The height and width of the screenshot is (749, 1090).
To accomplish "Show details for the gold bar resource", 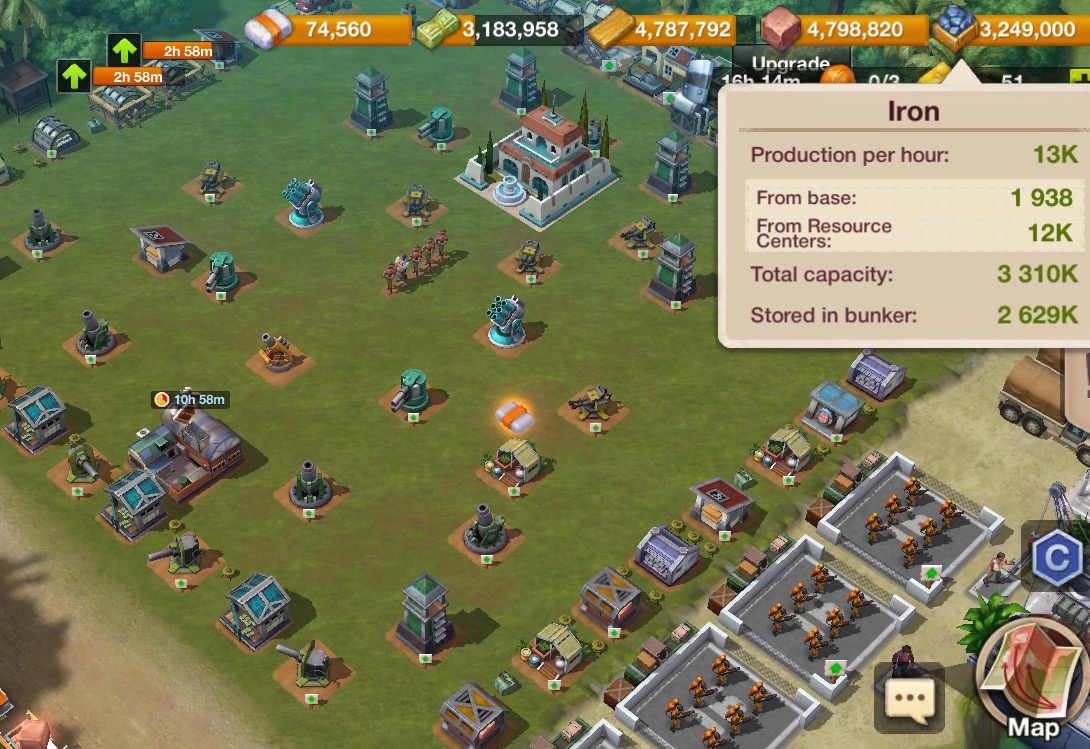I will click(x=665, y=30).
